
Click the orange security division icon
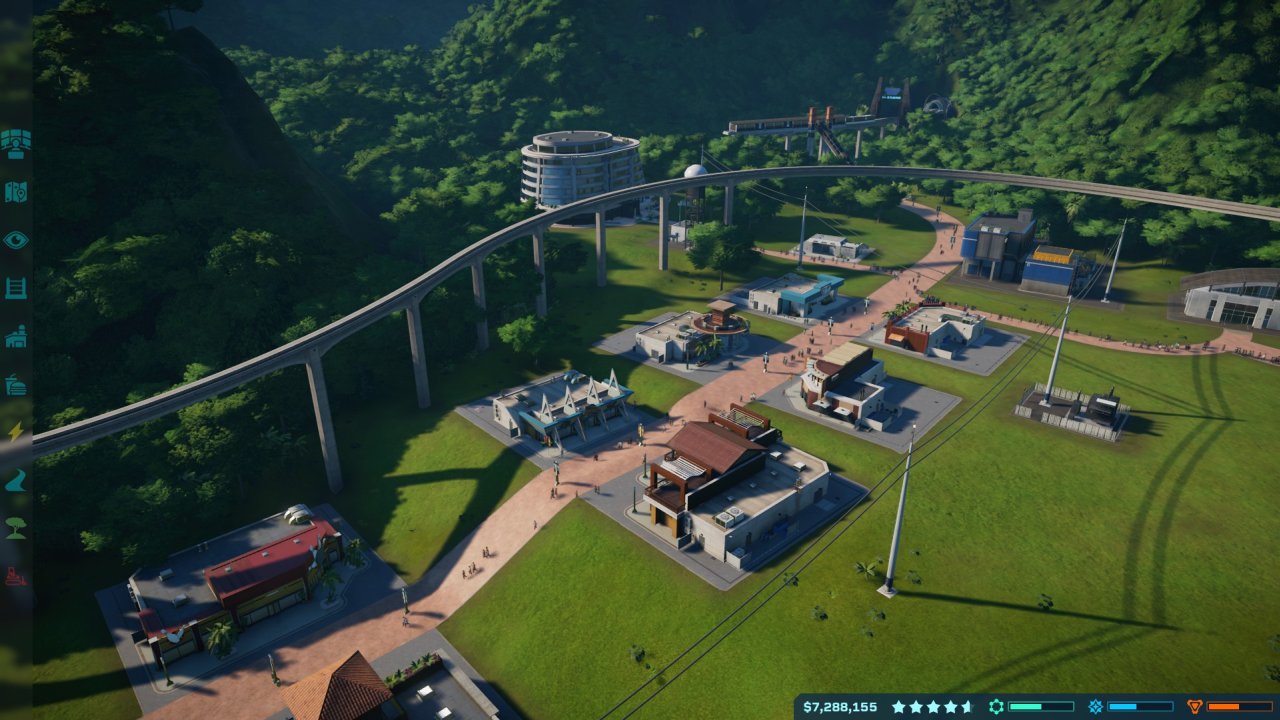pos(1194,706)
